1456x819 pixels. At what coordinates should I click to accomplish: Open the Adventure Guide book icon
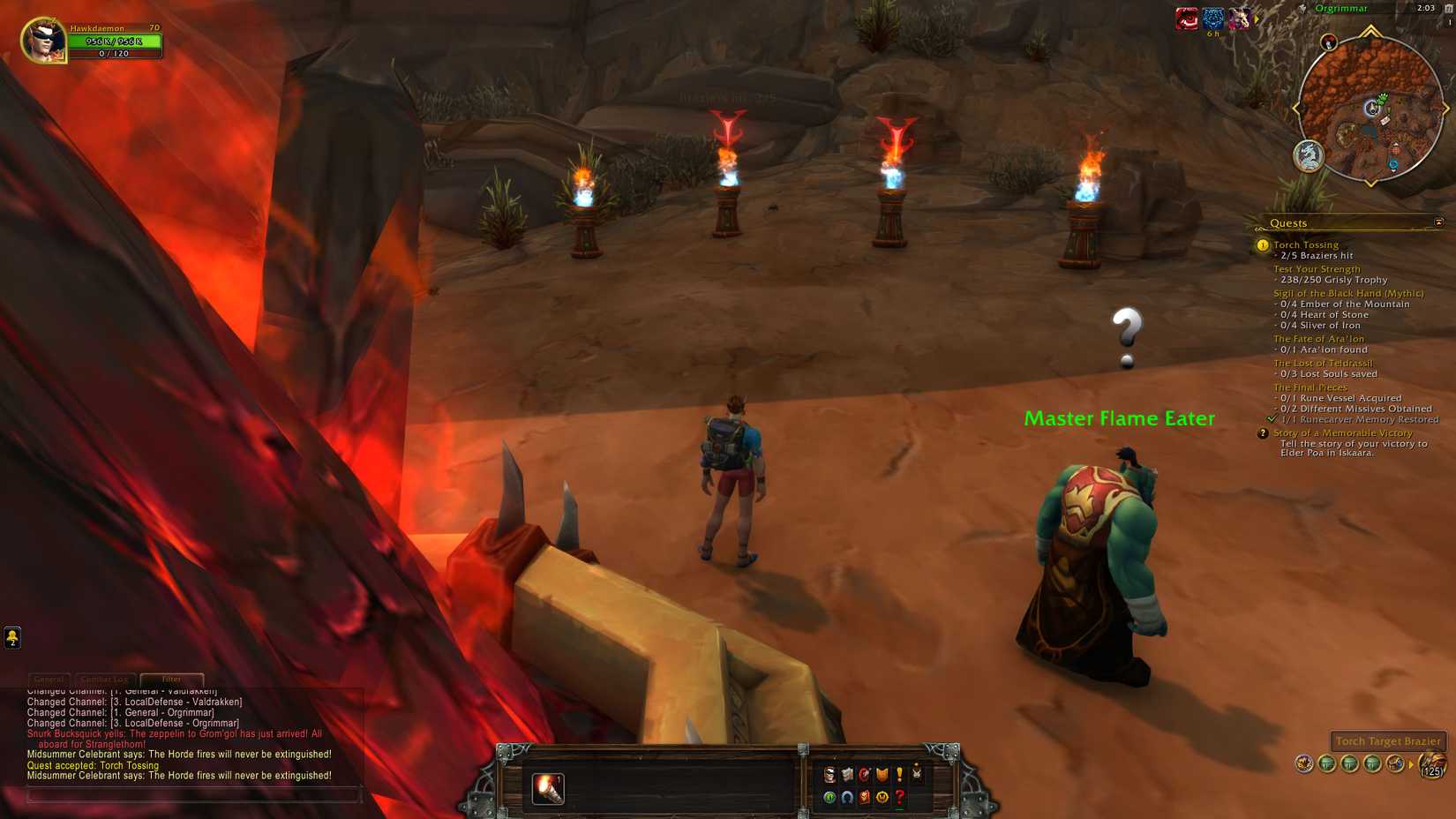[863, 798]
